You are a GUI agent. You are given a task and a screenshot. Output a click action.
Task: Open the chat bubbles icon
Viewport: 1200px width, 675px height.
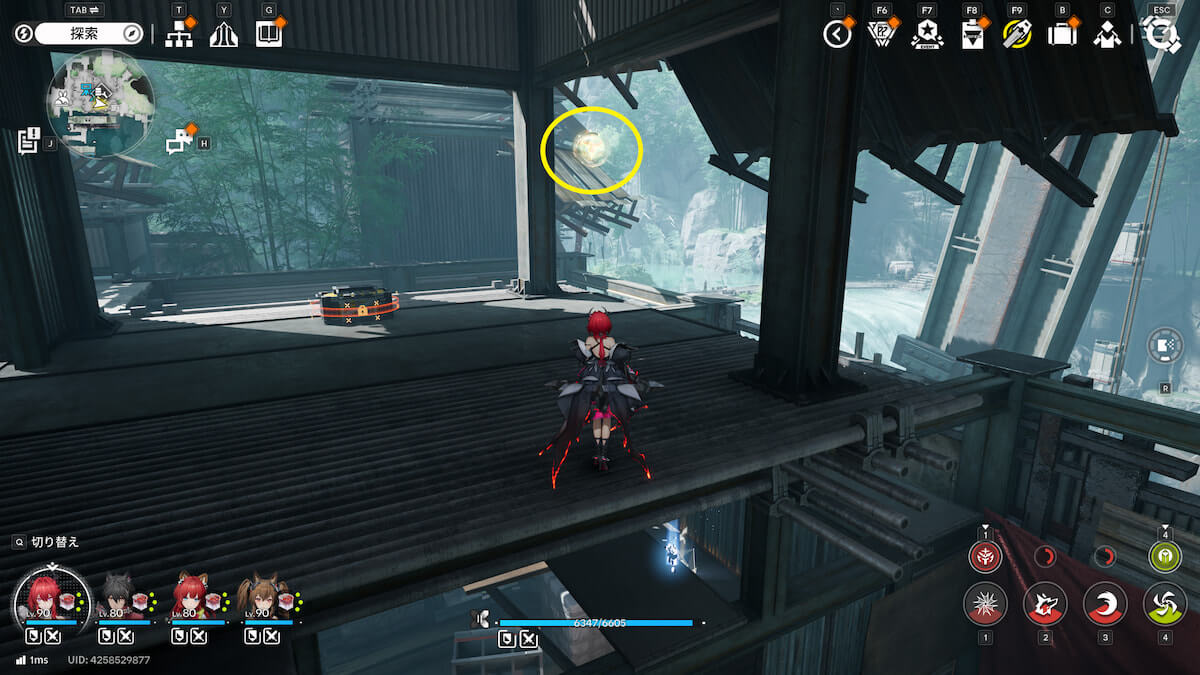click(x=180, y=142)
